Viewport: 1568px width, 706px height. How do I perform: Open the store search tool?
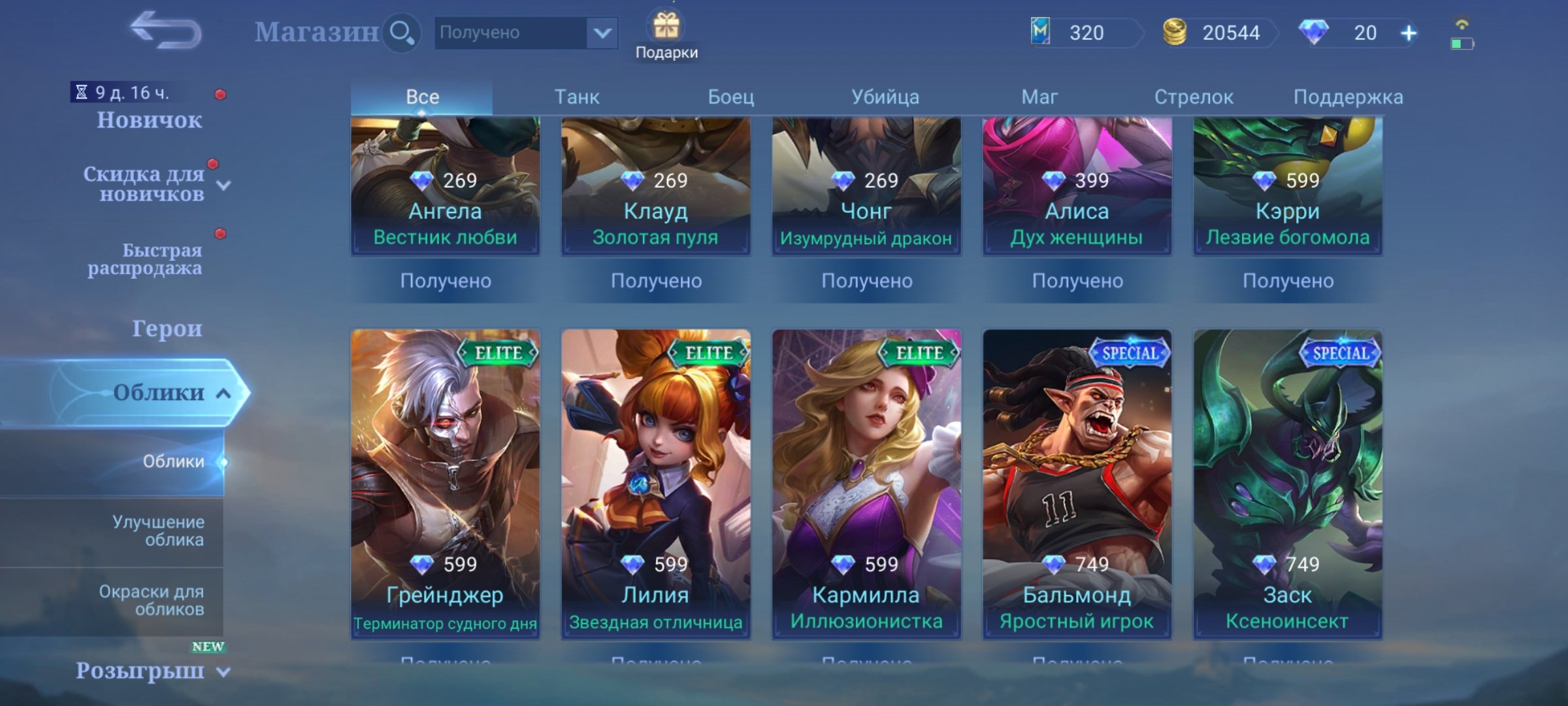coord(402,31)
